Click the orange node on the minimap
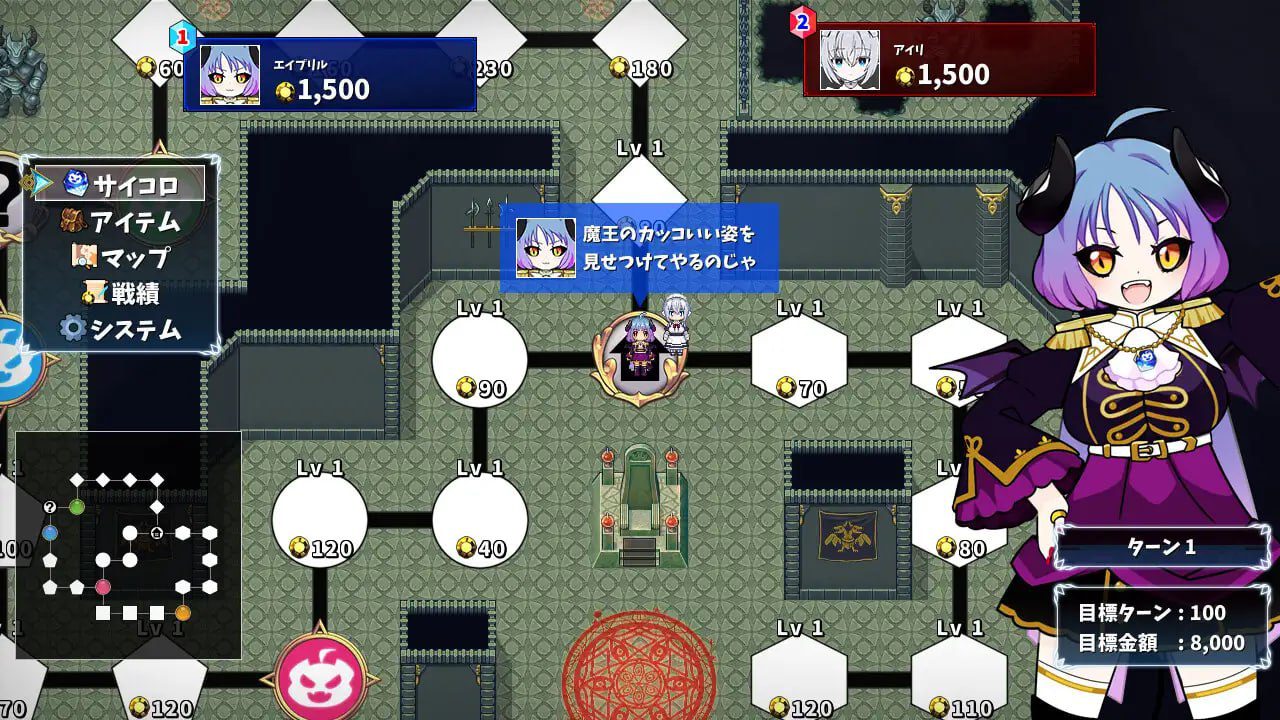The image size is (1280, 720). [x=183, y=613]
